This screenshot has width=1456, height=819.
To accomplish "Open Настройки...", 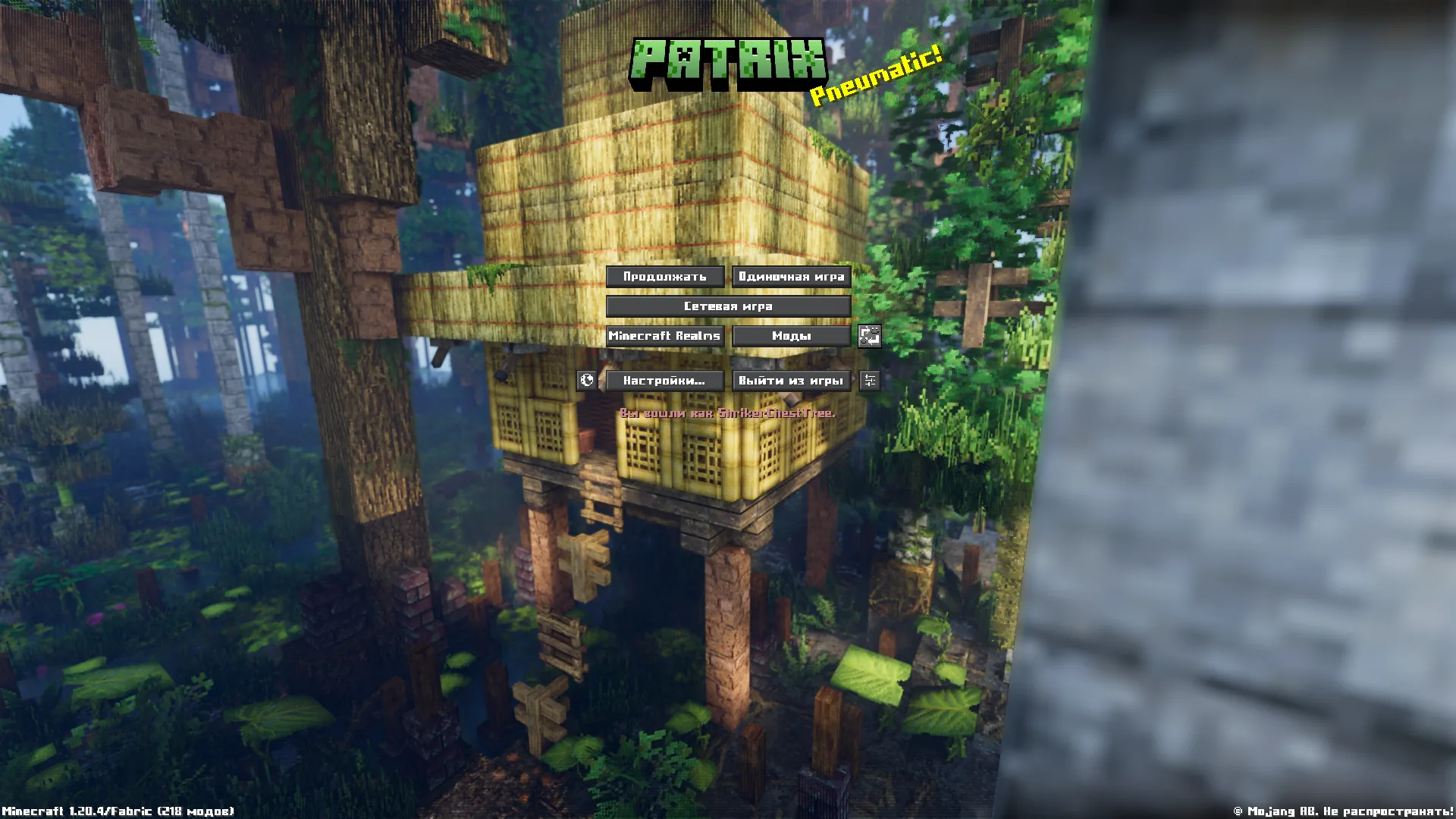I will click(665, 381).
